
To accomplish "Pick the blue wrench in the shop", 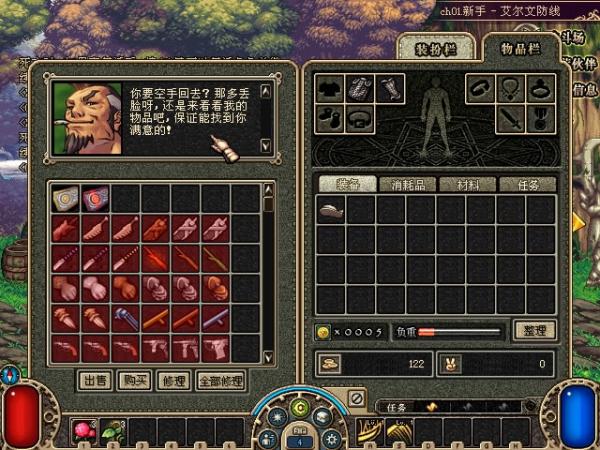I will tap(125, 319).
